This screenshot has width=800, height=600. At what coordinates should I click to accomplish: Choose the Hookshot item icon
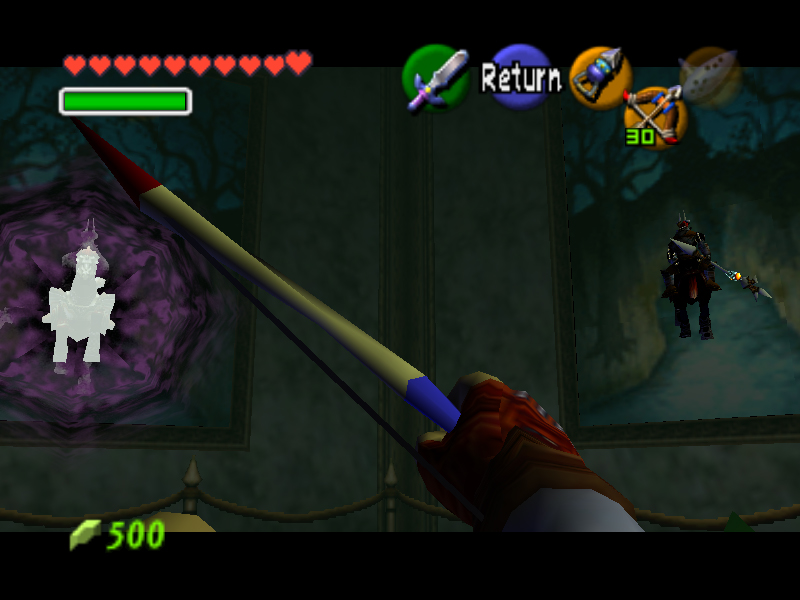pyautogui.click(x=600, y=76)
